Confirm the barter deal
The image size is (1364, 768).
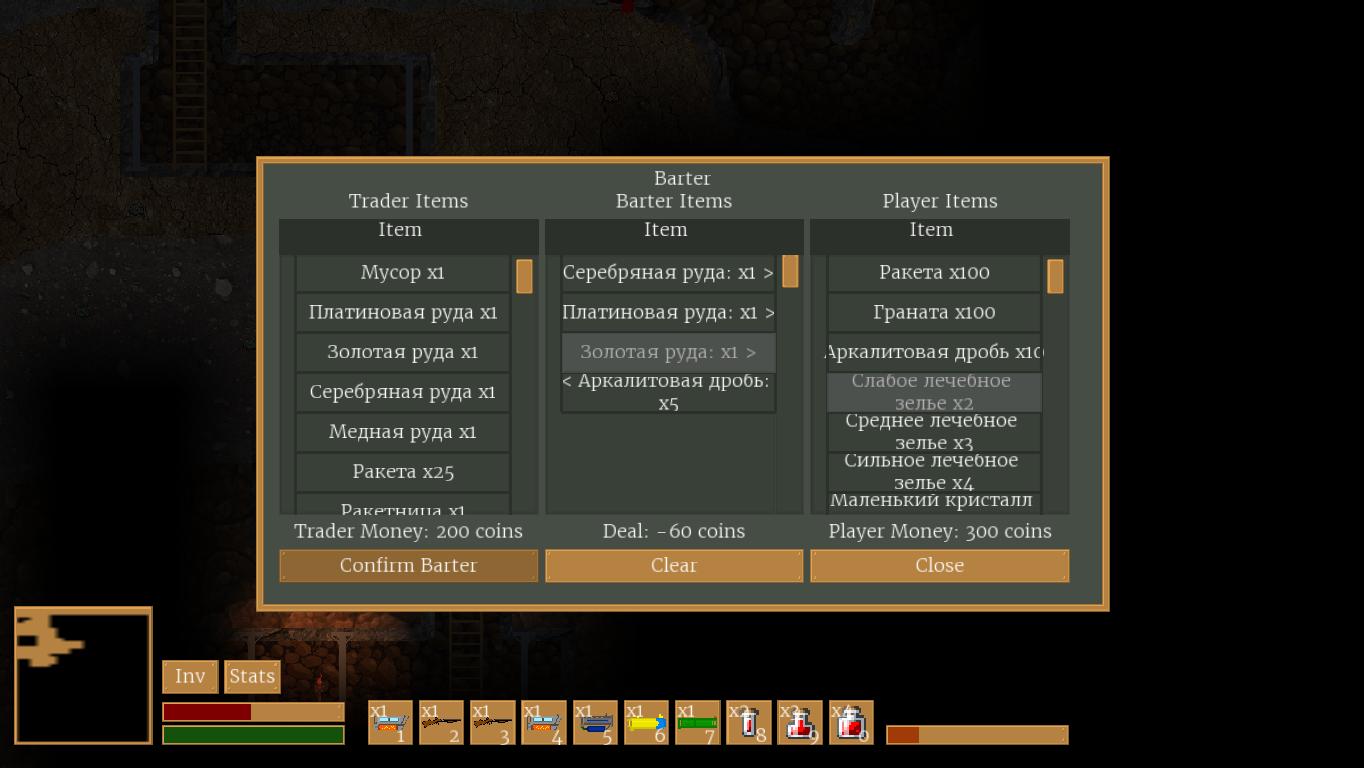[408, 565]
